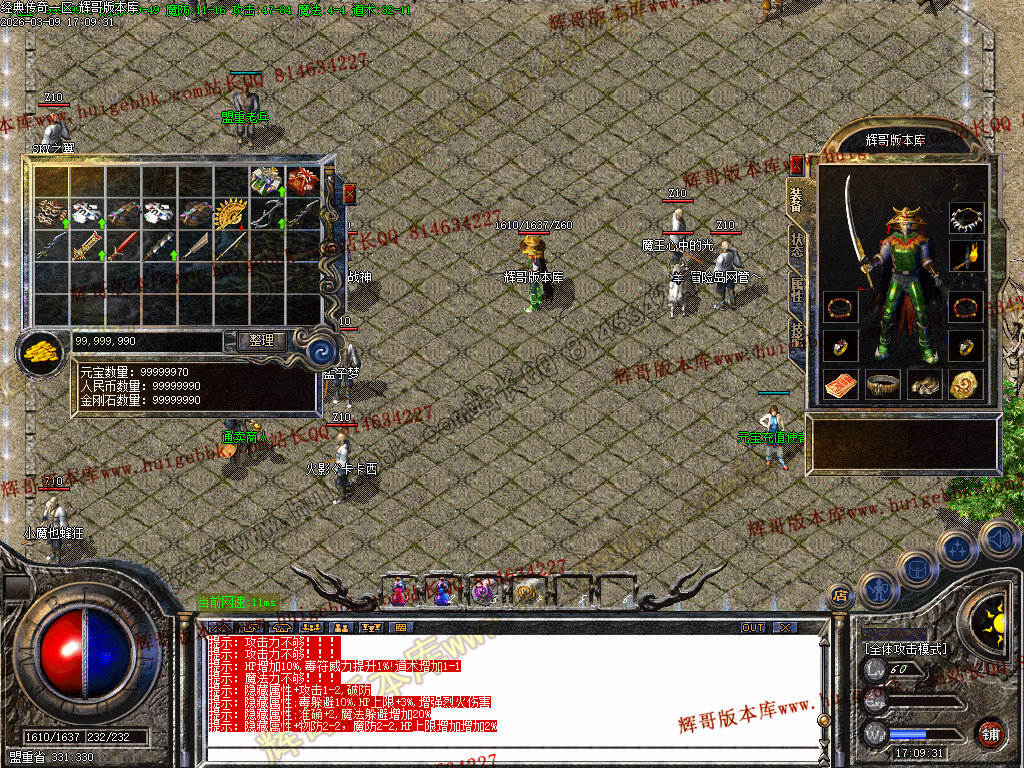
Task: Click the round 铺 stall button
Action: click(x=991, y=733)
